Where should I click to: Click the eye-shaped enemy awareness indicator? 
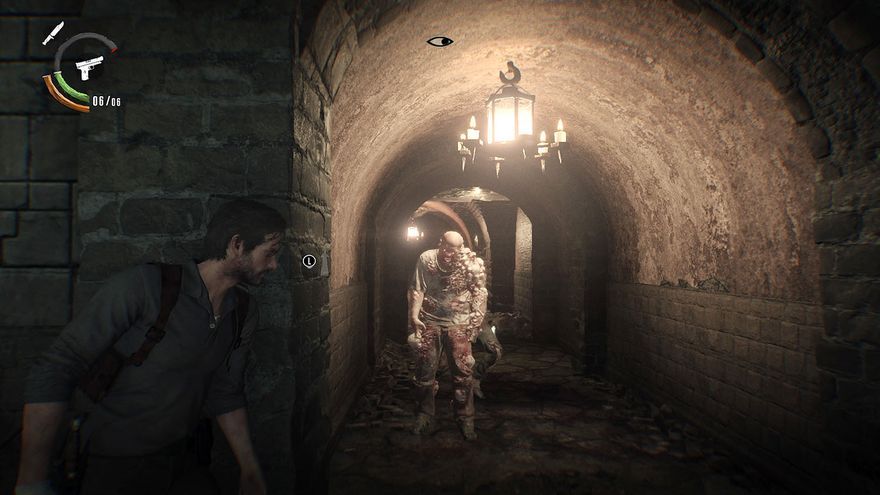tap(439, 41)
